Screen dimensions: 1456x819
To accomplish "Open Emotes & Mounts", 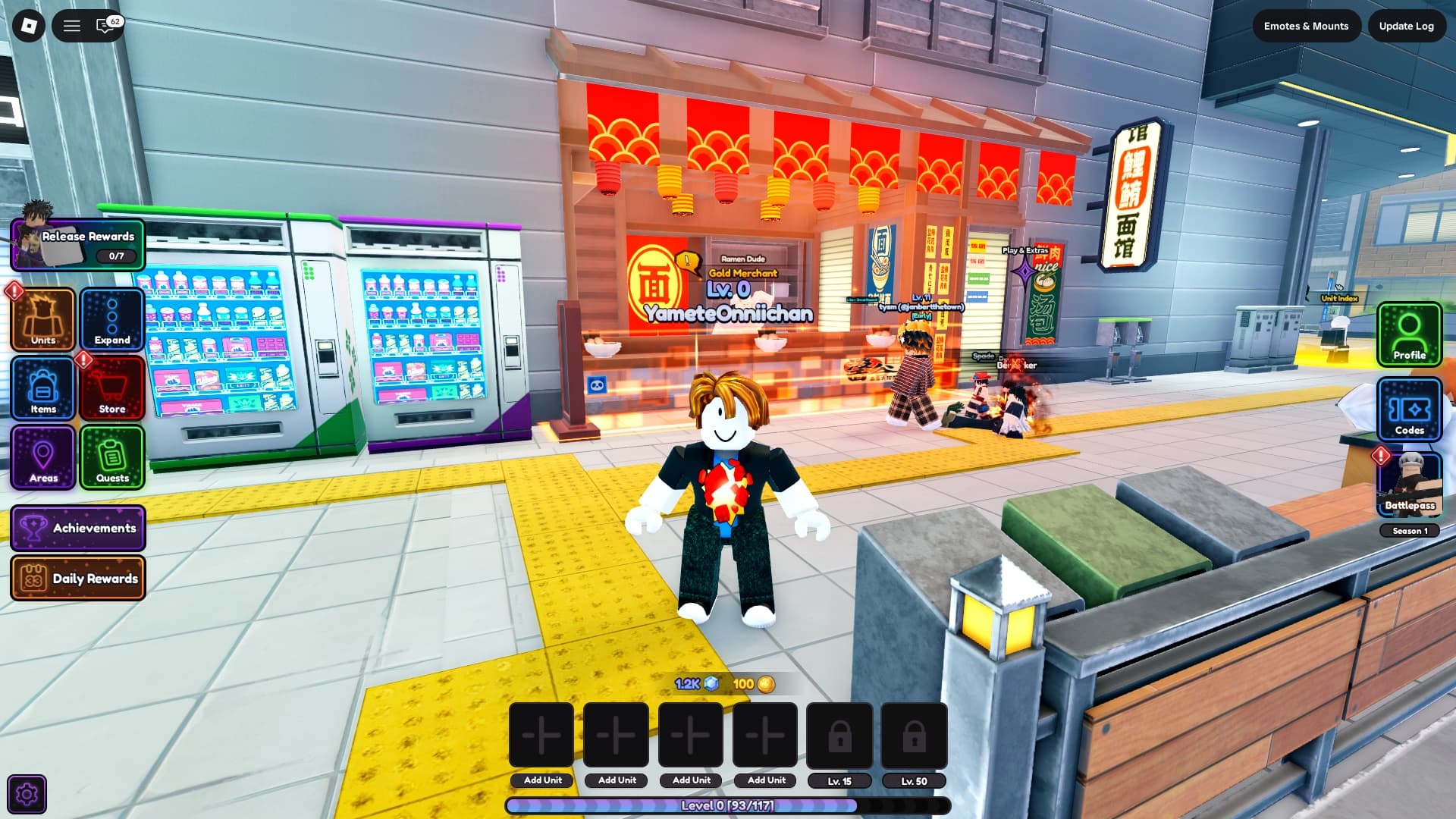I will click(x=1306, y=26).
